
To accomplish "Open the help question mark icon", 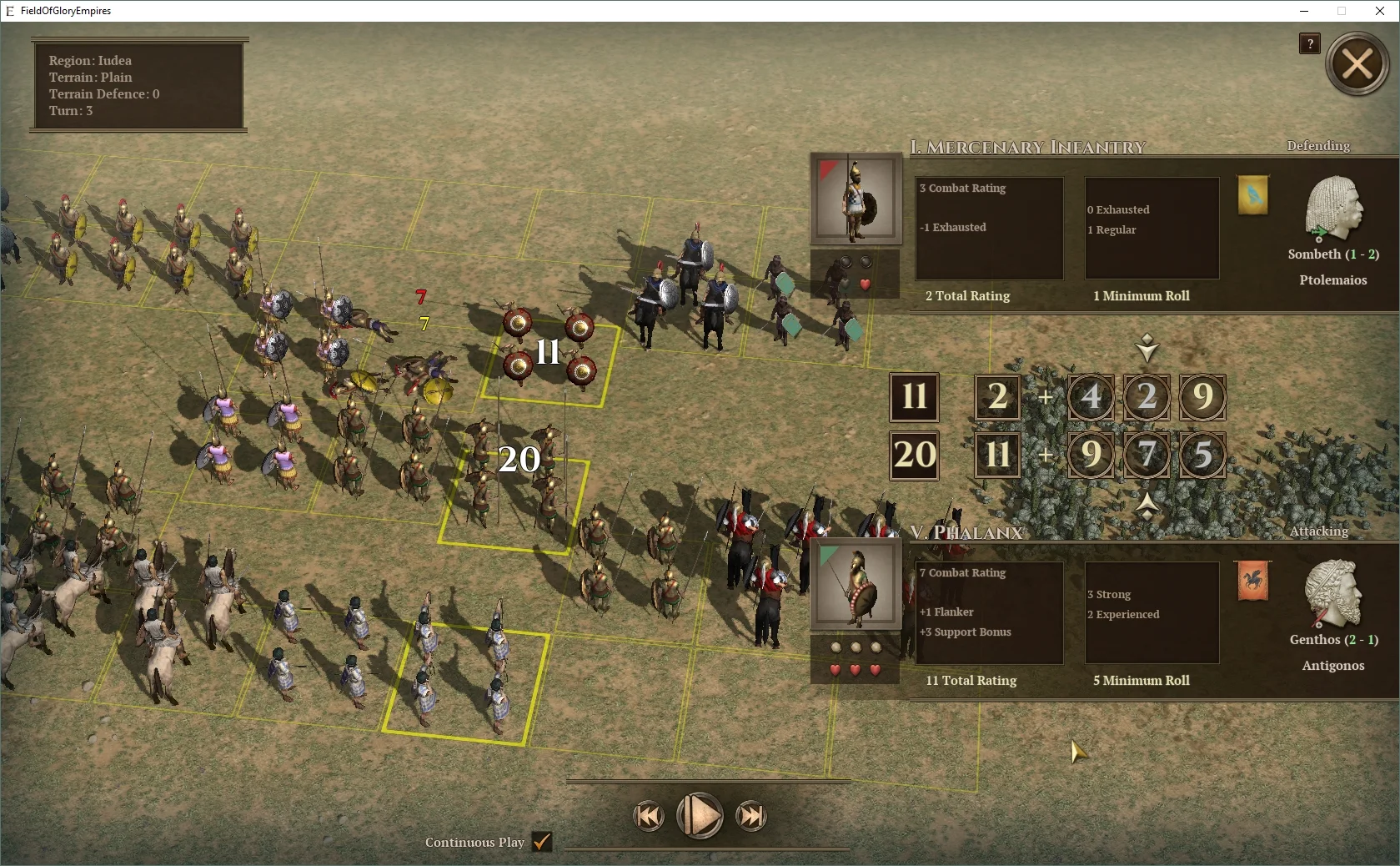I will (x=1308, y=44).
